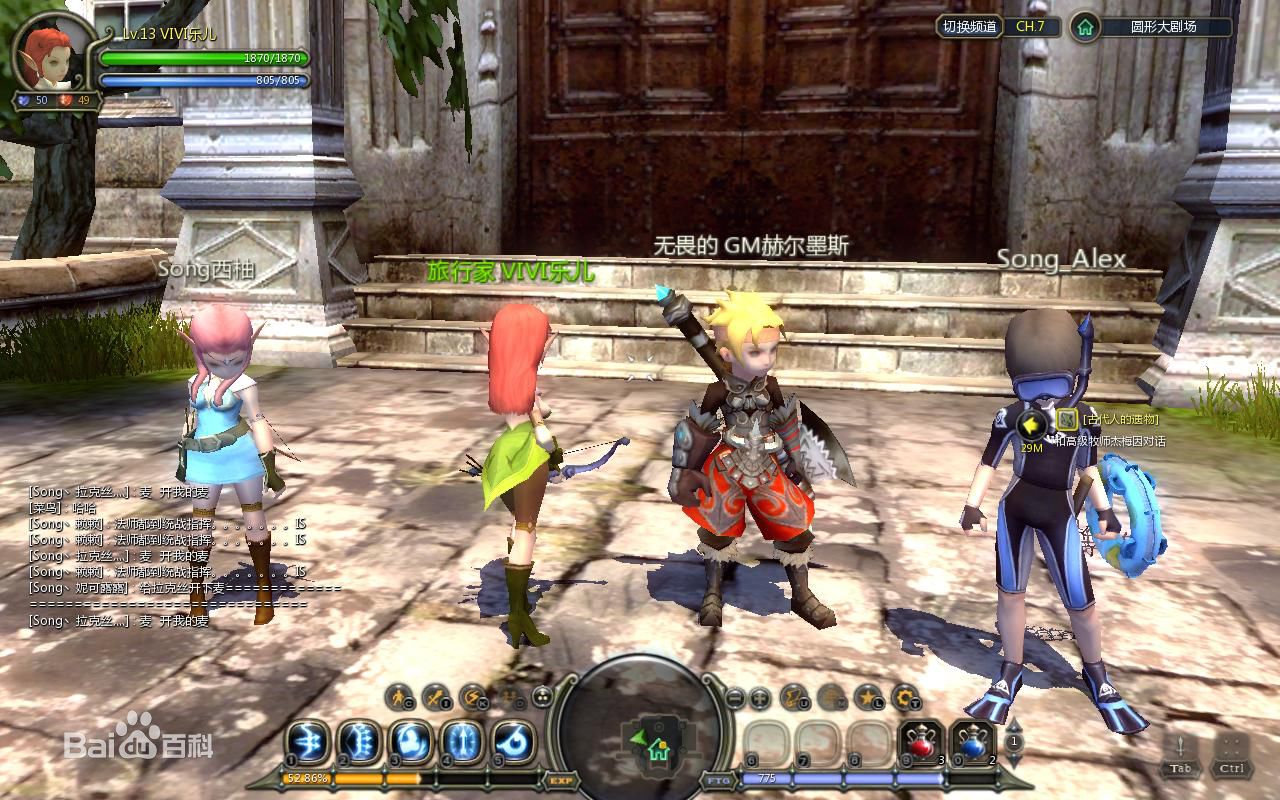The width and height of the screenshot is (1280, 800).
Task: Open the character figure menu icon
Action: pos(401,697)
